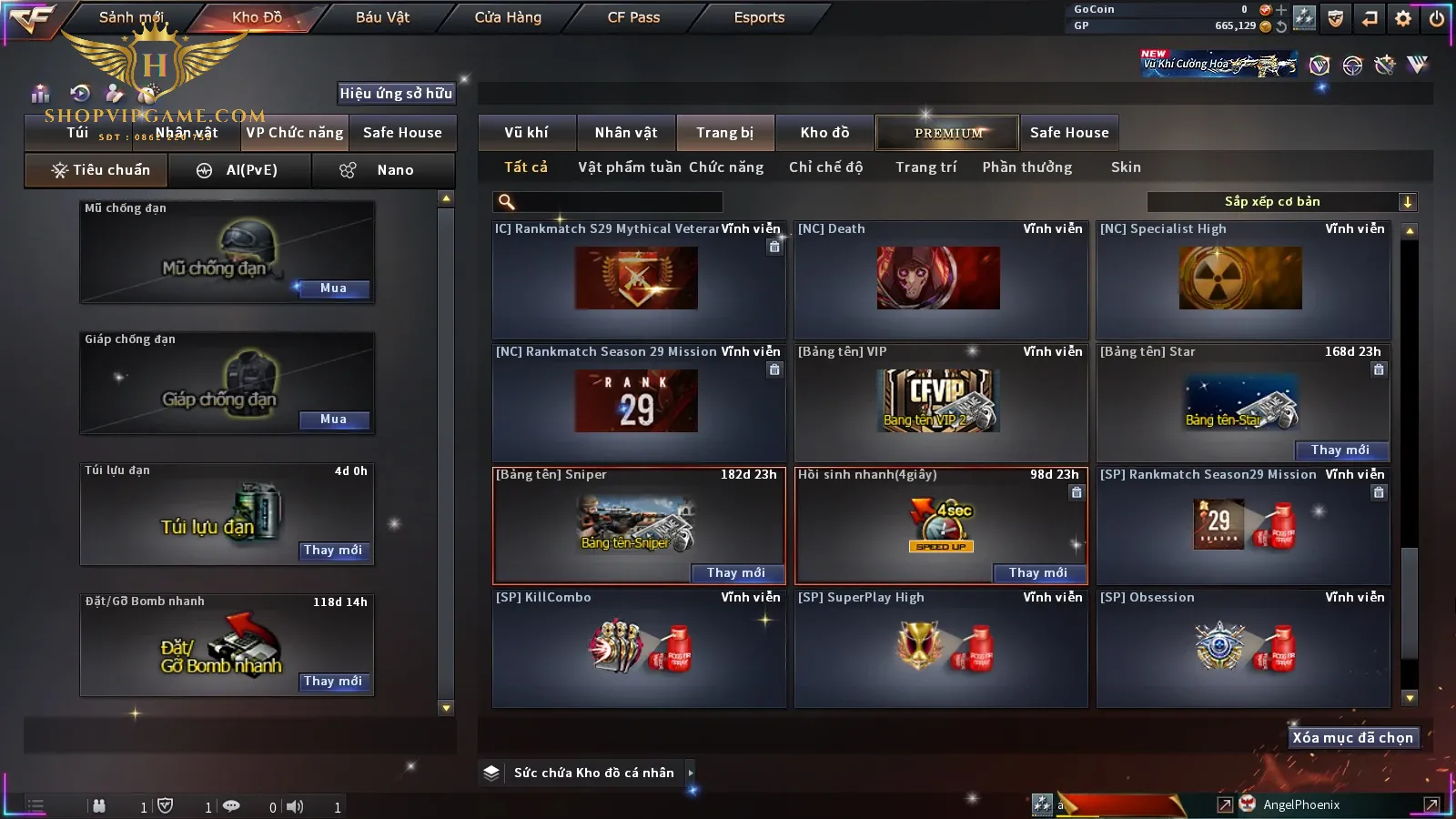The height and width of the screenshot is (819, 1456).
Task: Renew the Bảng tên Sniper item
Action: [735, 573]
